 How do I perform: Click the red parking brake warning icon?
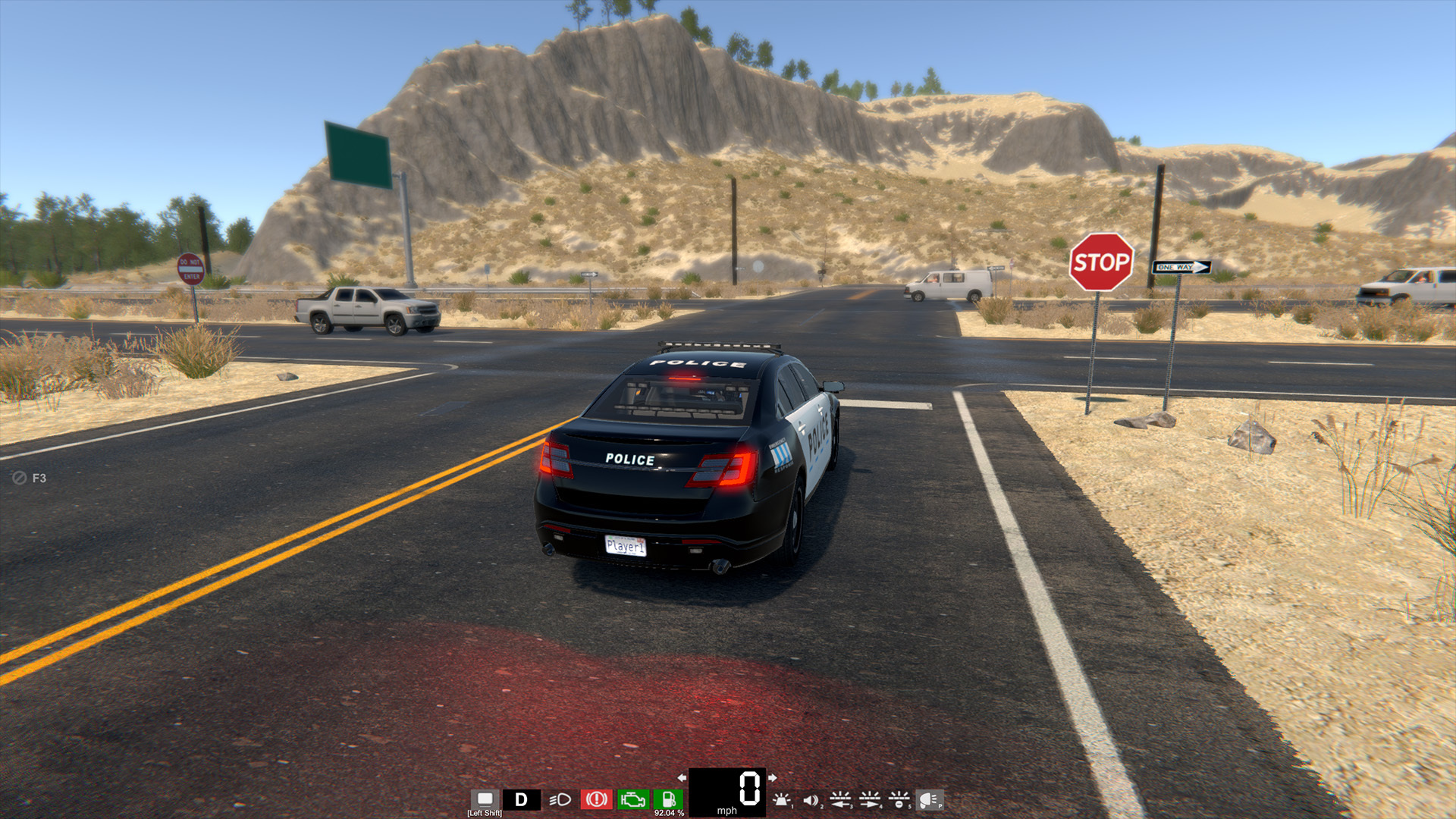(x=596, y=799)
